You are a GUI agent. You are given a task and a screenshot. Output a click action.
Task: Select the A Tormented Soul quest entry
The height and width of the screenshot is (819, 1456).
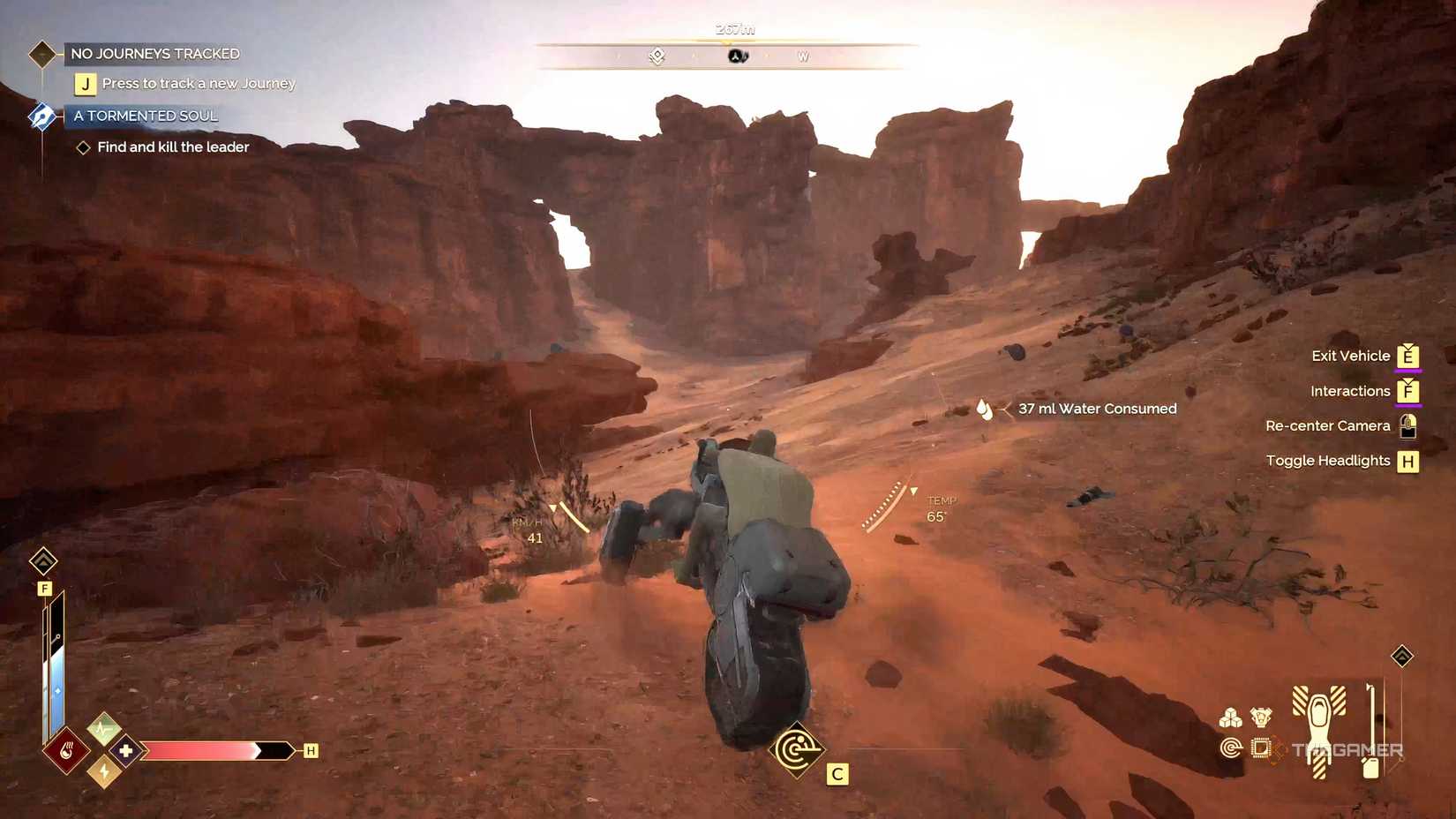[145, 116]
